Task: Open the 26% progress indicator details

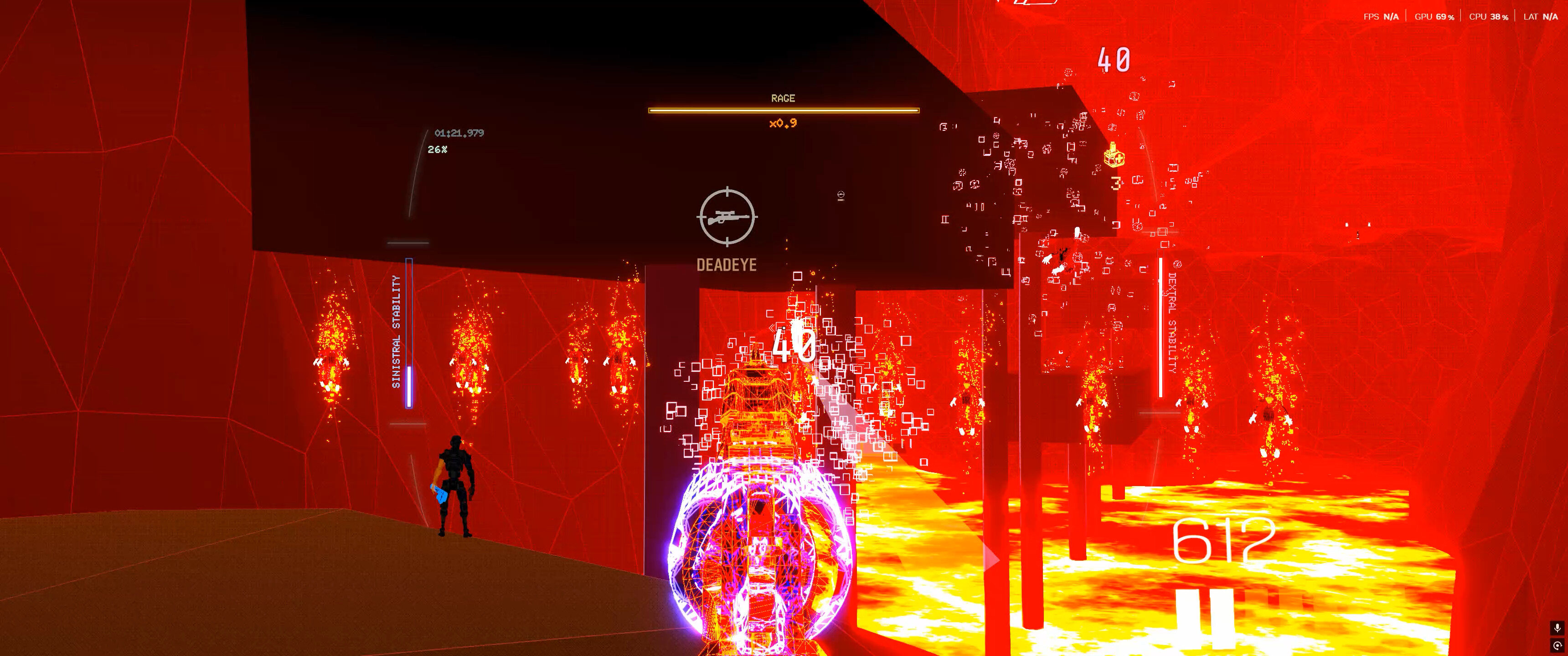Action: pyautogui.click(x=436, y=150)
